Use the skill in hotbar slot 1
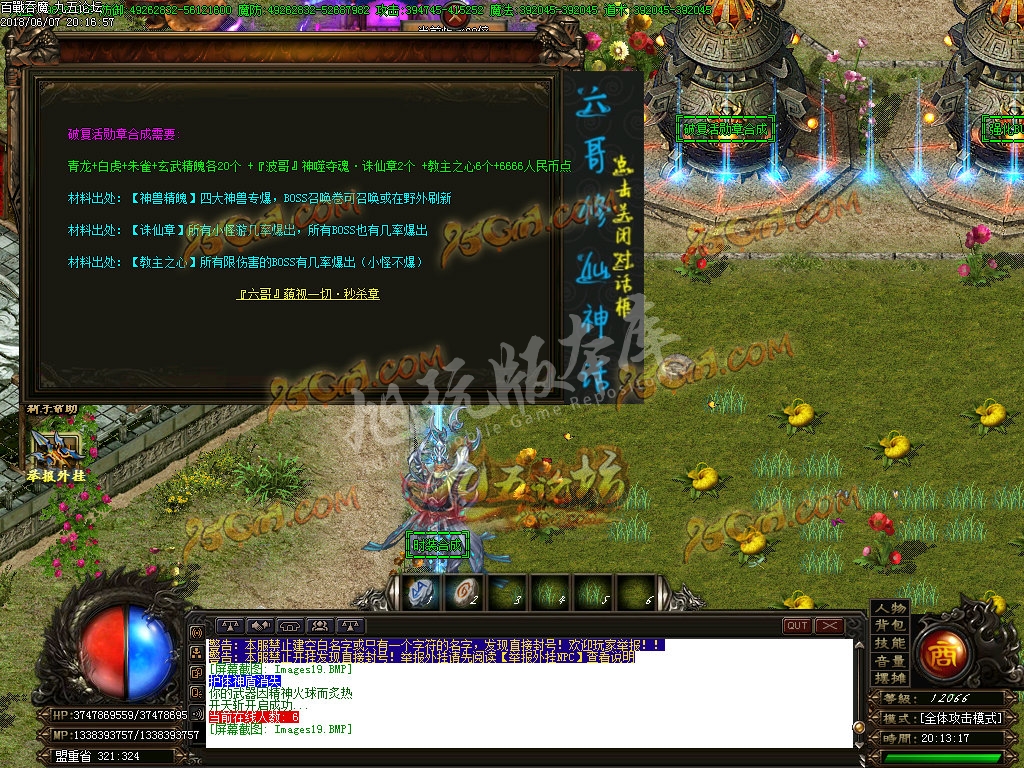The image size is (1024, 768). [x=420, y=592]
